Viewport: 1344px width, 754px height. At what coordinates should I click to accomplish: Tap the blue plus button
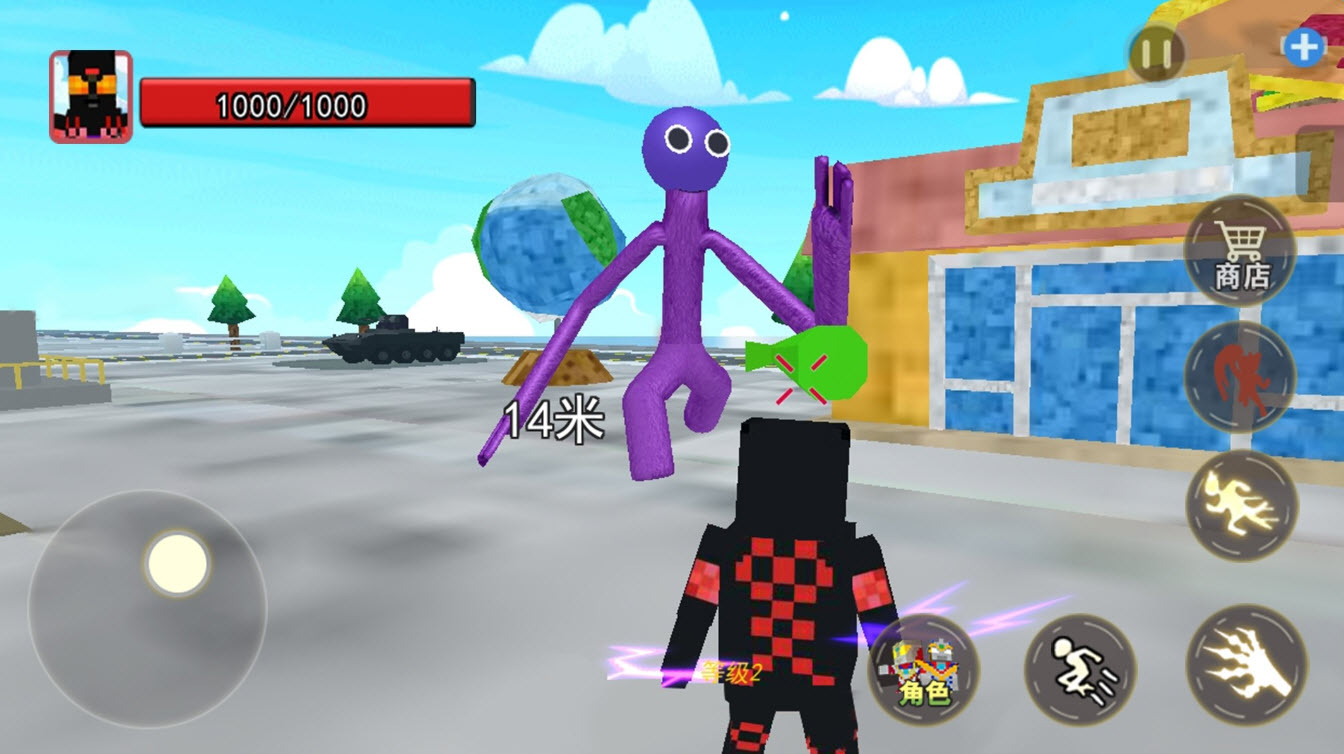pos(1303,48)
